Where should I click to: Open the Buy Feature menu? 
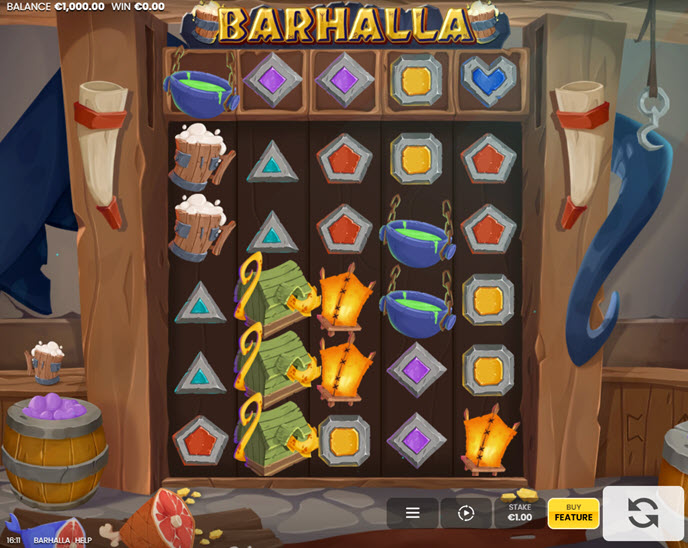(x=573, y=513)
